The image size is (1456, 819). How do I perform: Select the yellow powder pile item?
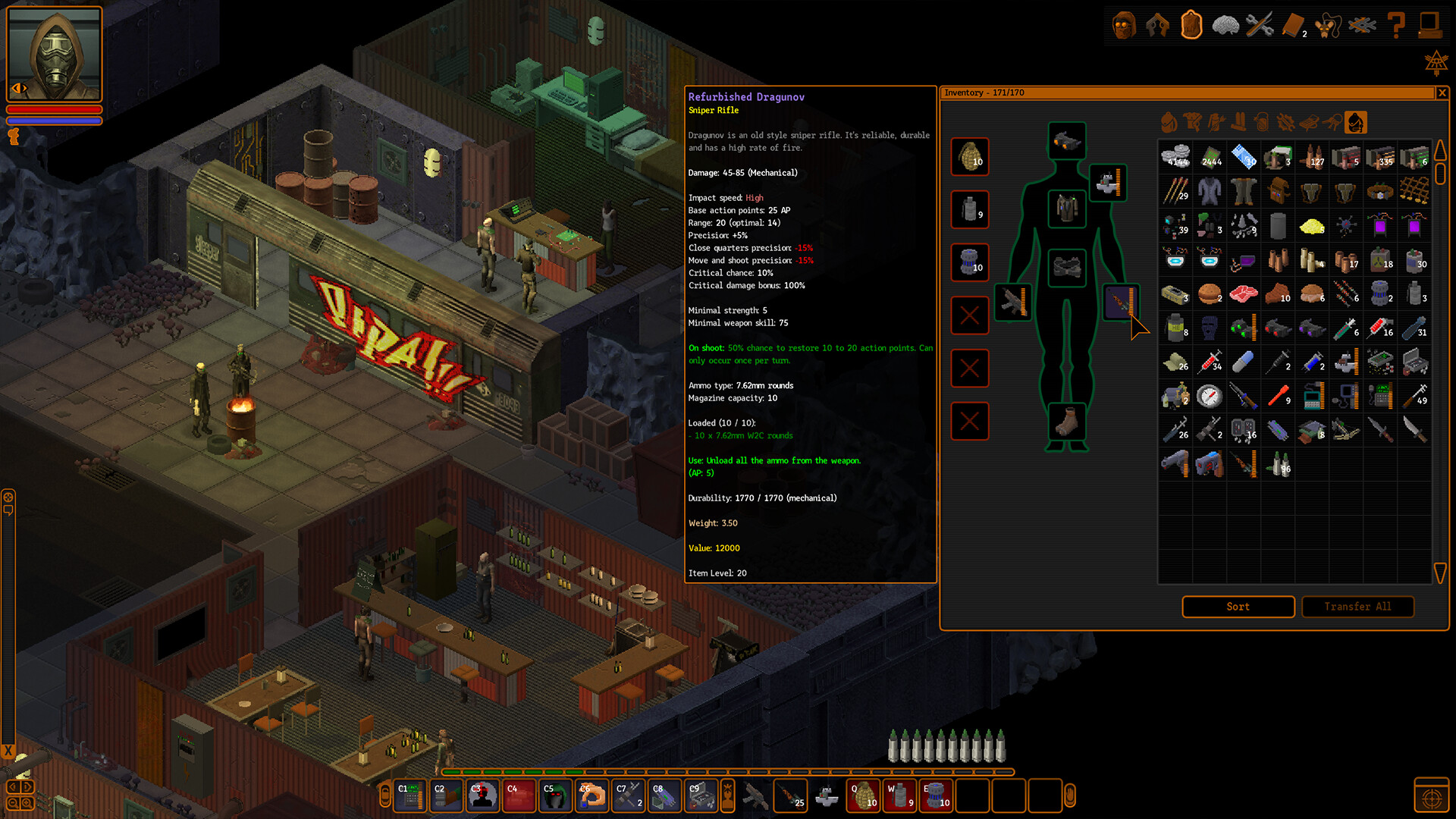click(1311, 225)
